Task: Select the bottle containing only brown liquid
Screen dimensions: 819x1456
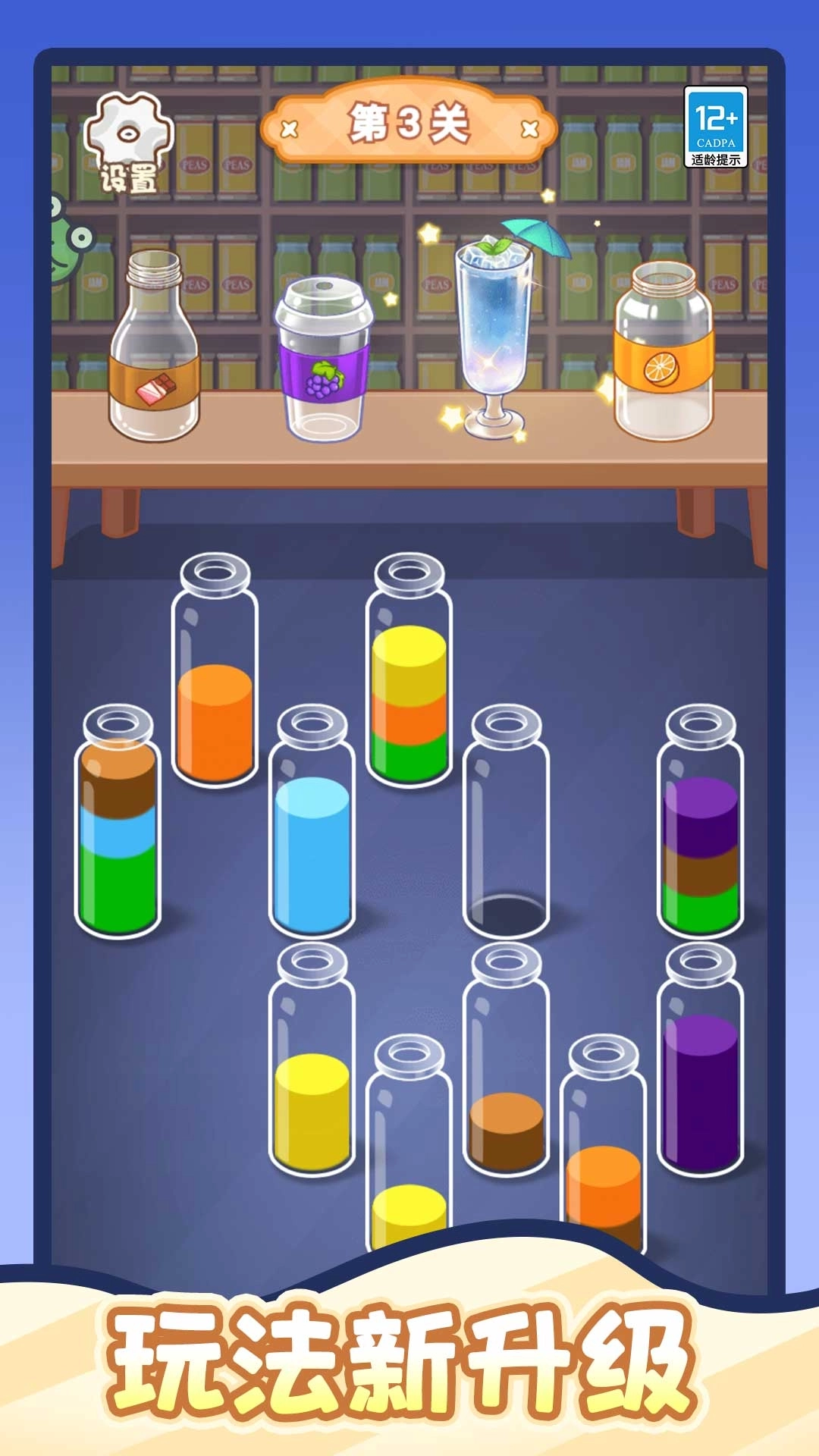Action: [x=506, y=1062]
